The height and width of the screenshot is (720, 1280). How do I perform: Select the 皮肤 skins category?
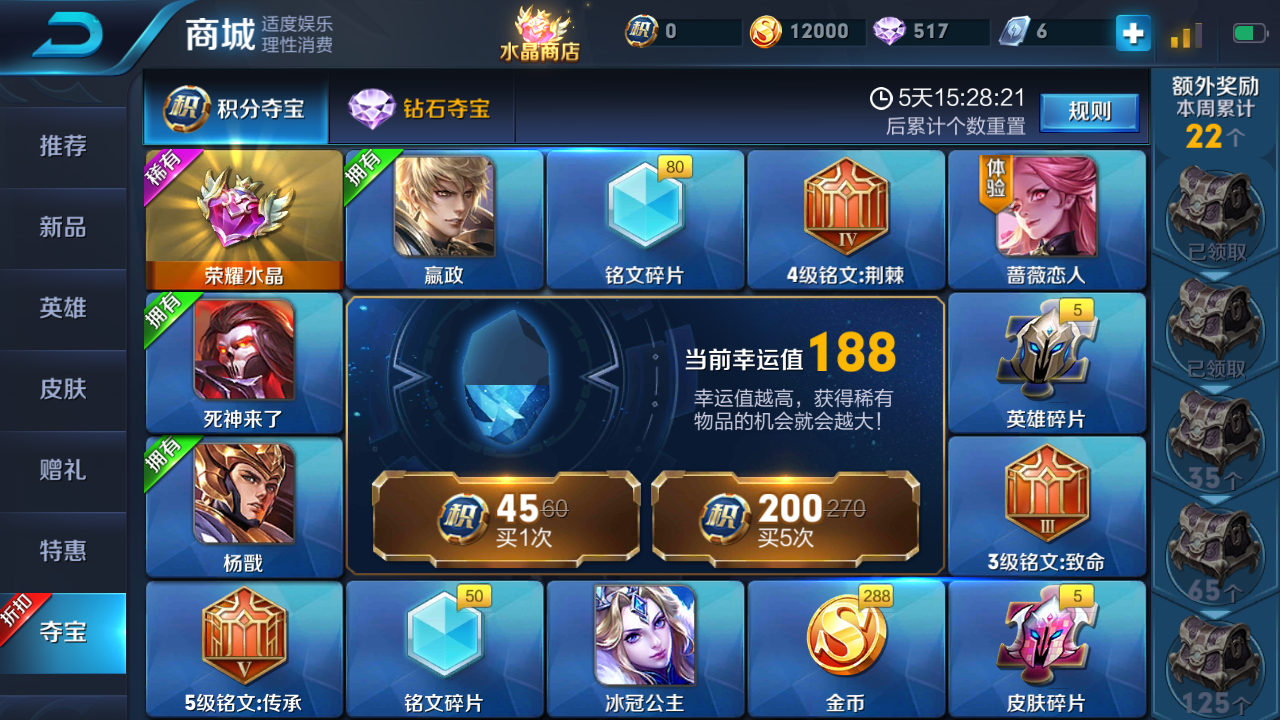(x=62, y=390)
